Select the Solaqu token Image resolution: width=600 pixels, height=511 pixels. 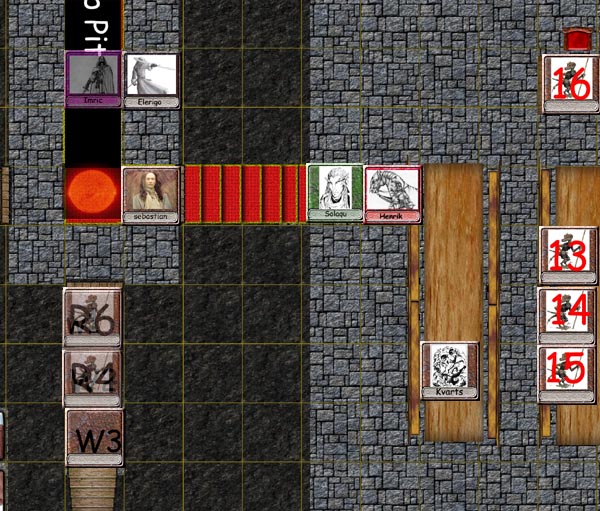pos(335,192)
